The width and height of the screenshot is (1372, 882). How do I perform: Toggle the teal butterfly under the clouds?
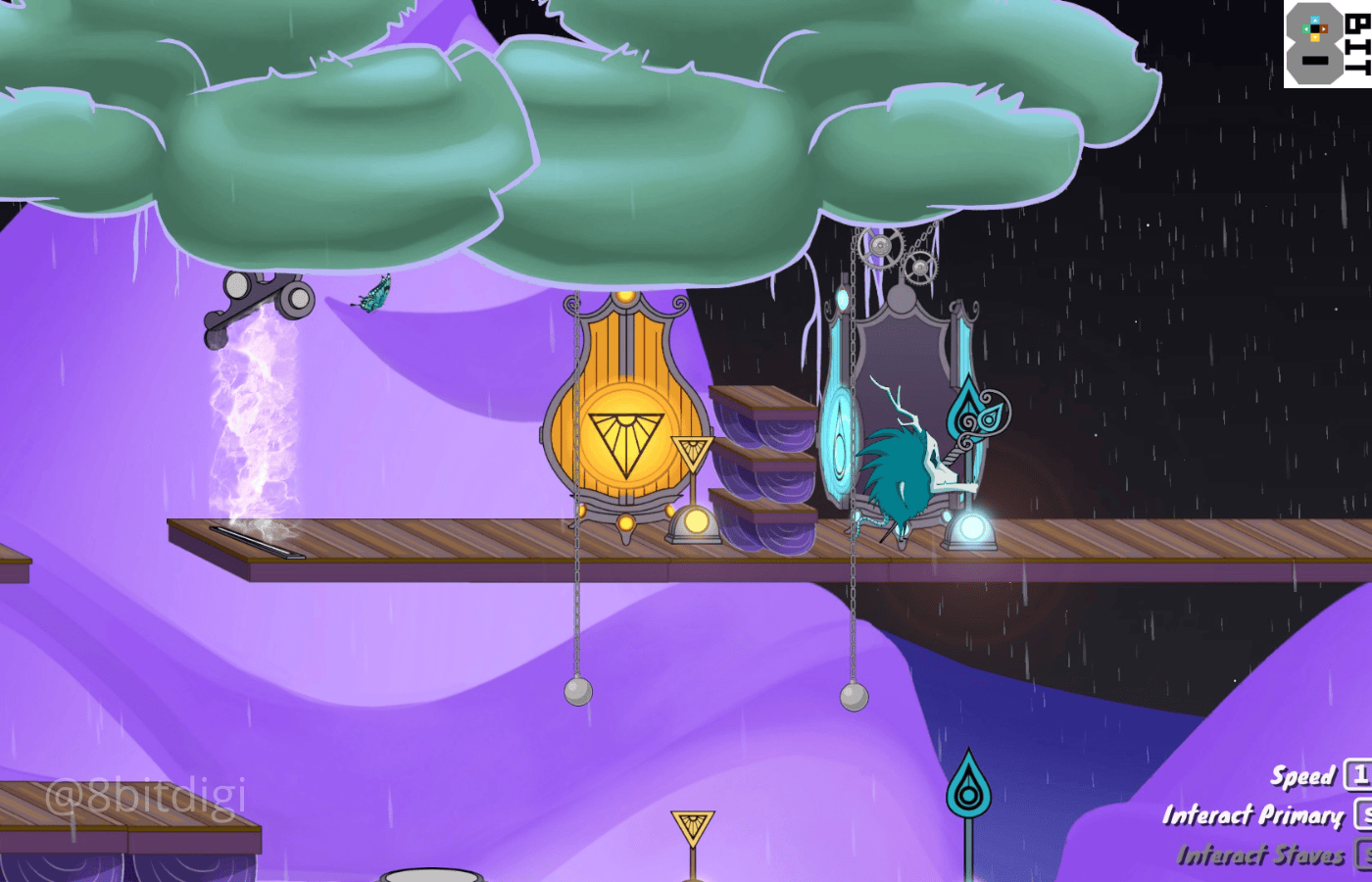point(377,292)
